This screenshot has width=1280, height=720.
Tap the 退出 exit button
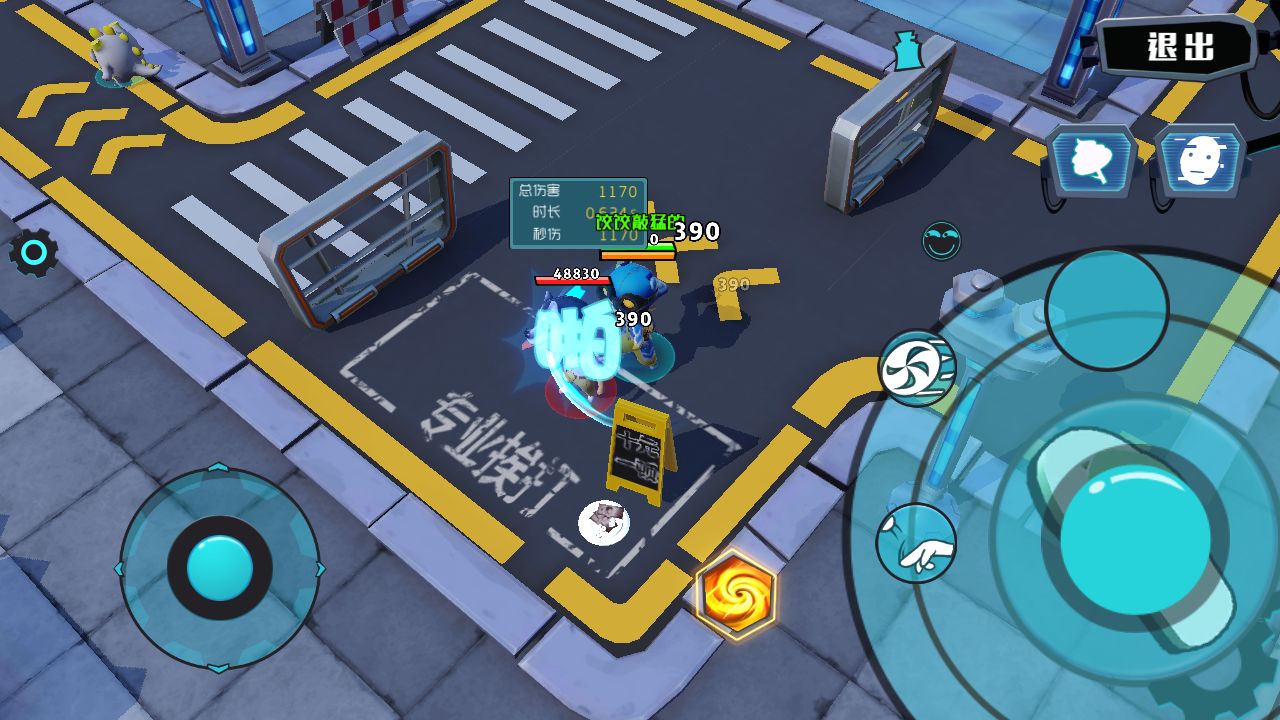(1180, 47)
